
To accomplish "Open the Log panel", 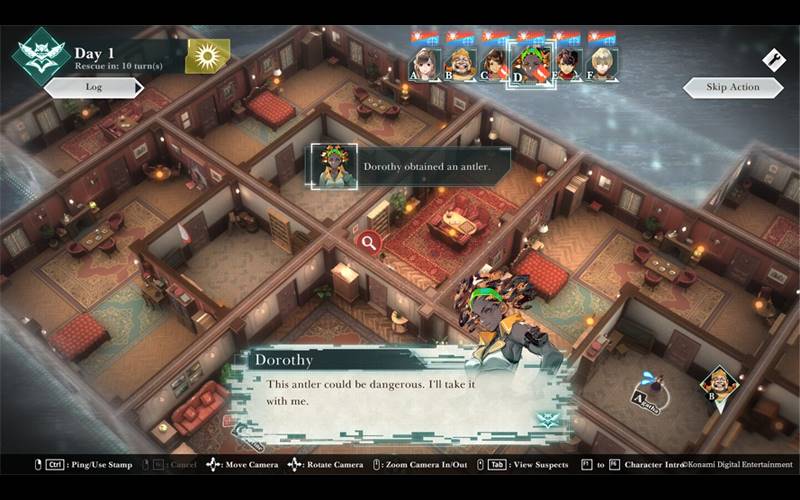I will [94, 87].
